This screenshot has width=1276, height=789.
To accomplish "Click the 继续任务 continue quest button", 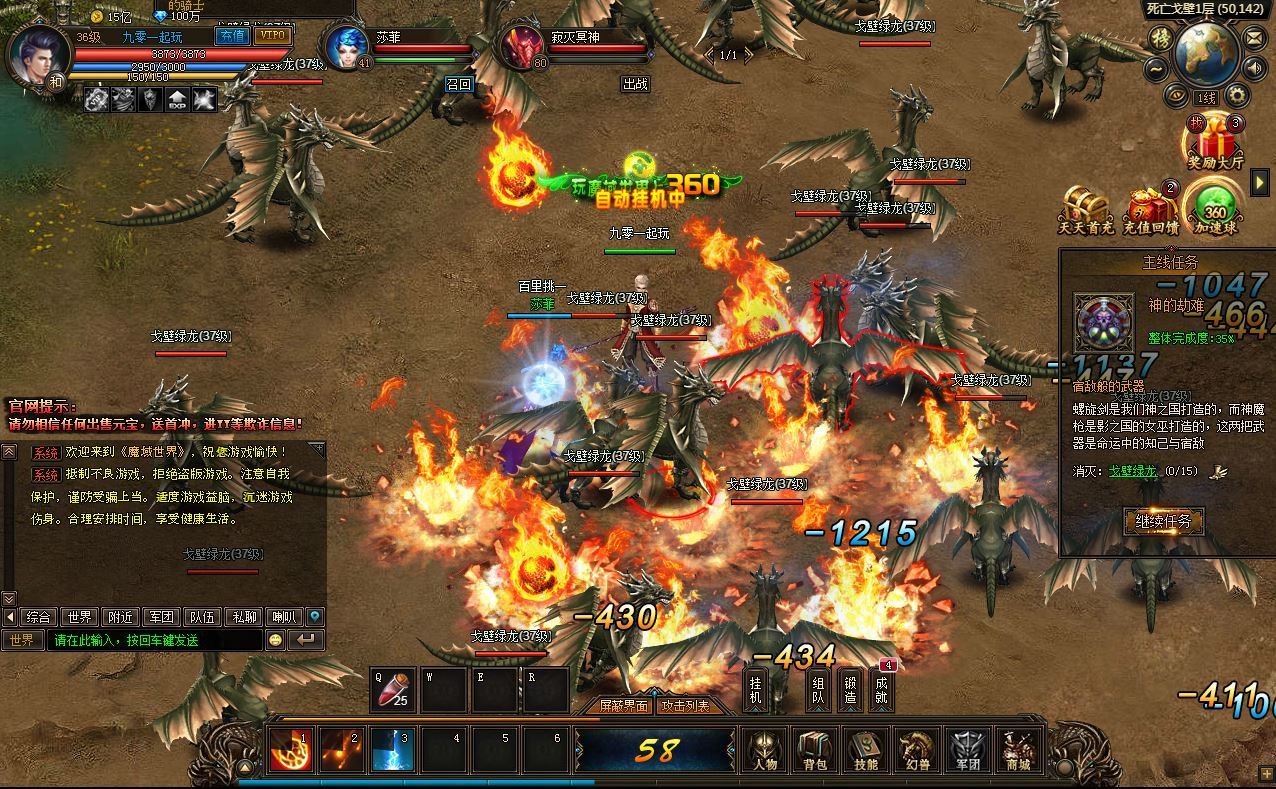I will tap(1163, 521).
